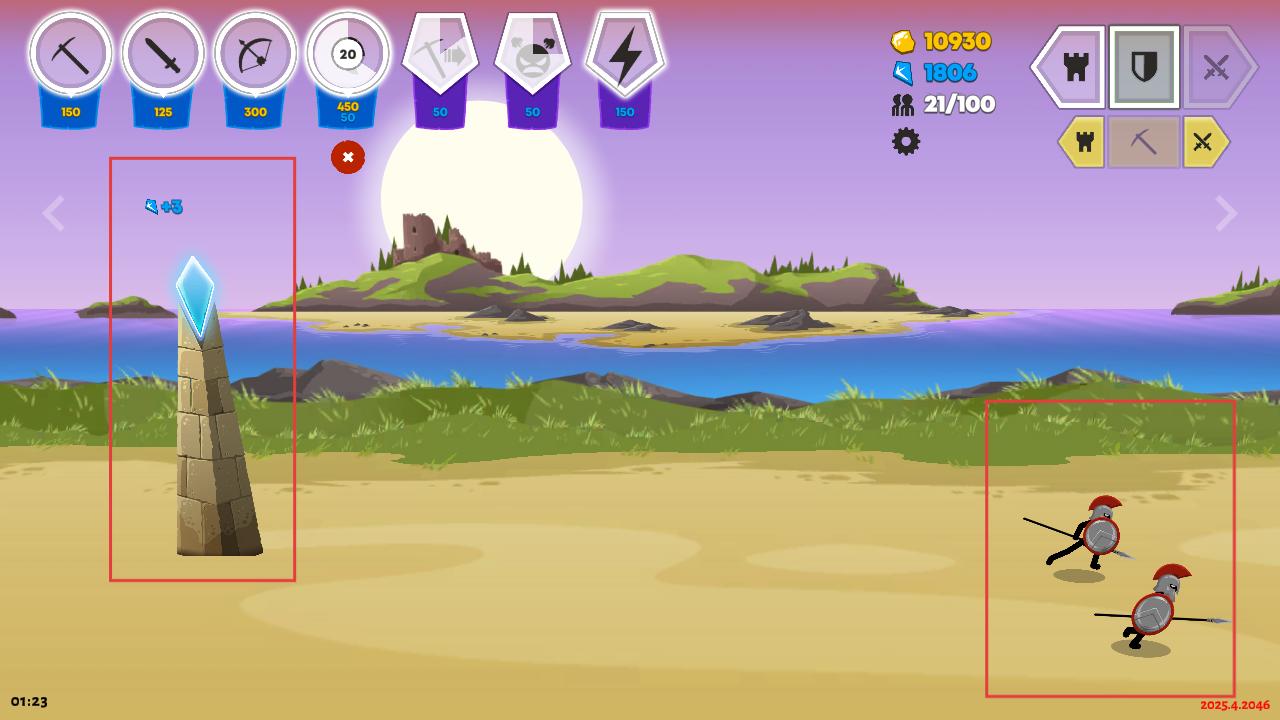This screenshot has width=1280, height=720.
Task: Cast the lightning bolt ability
Action: 625,55
